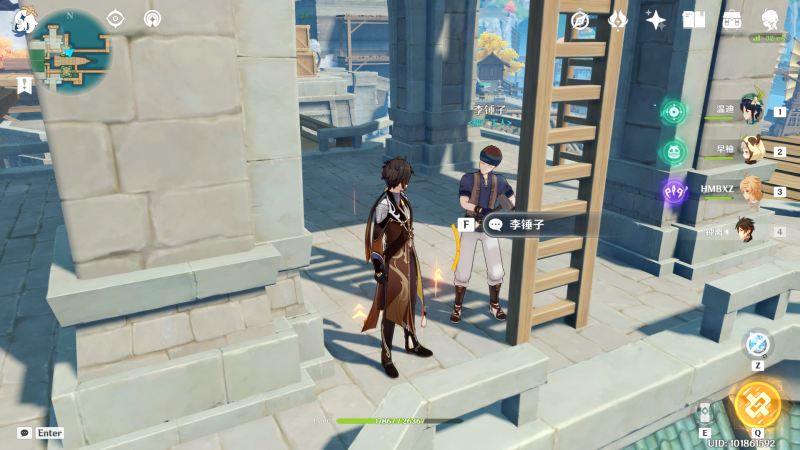Use the blue gadget above the burst
Screen dimensions: 800x450
click(757, 344)
